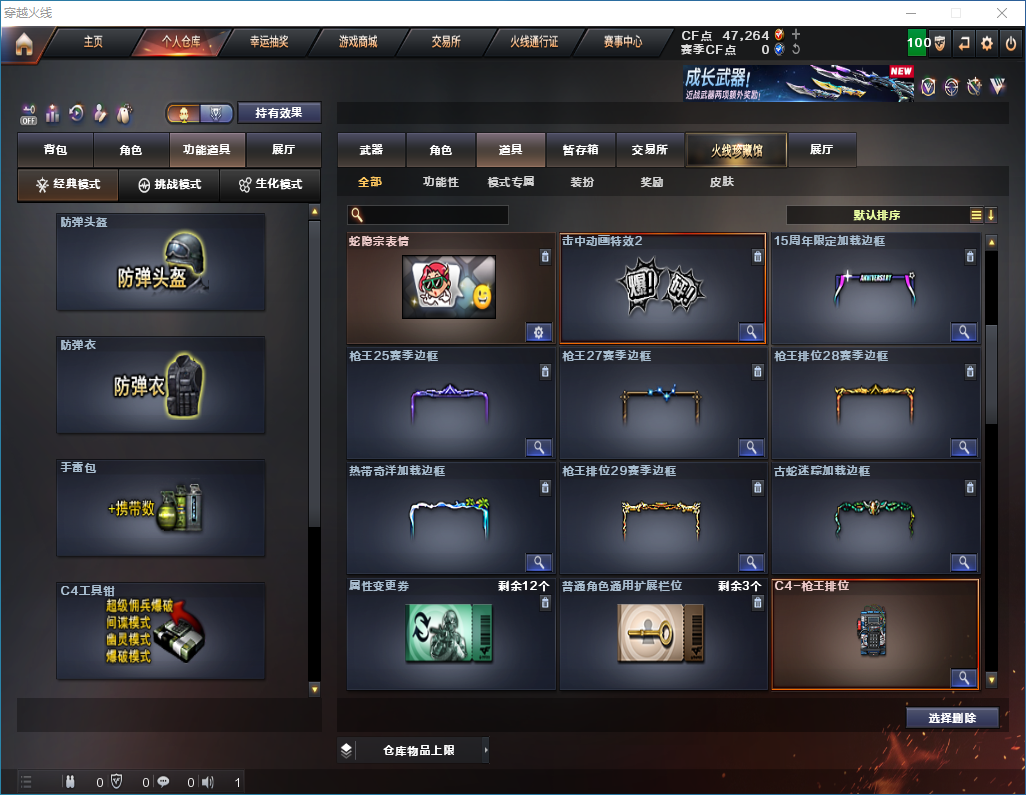
Task: Show the 暂存箱 temporary storage tab
Action: (x=580, y=150)
